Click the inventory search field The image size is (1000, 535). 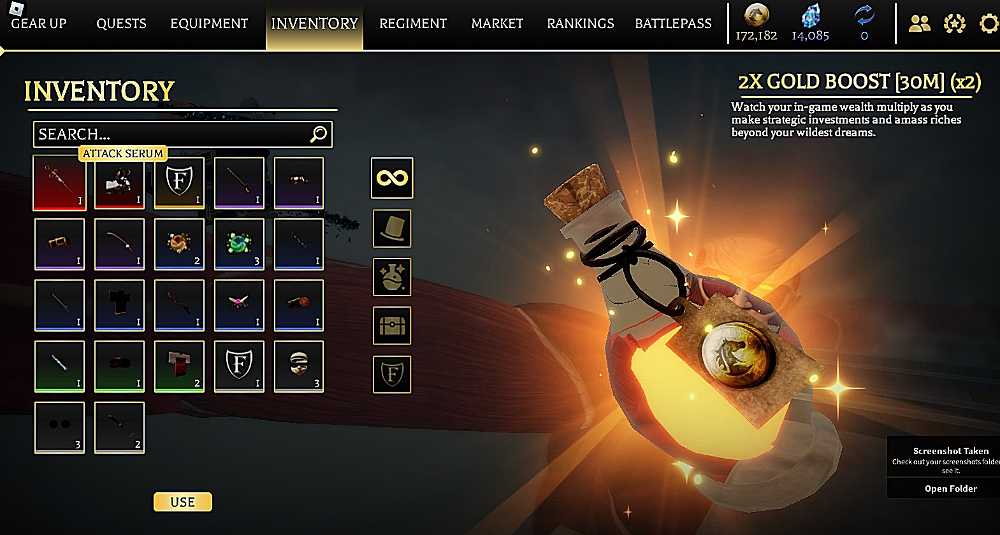tap(172, 134)
